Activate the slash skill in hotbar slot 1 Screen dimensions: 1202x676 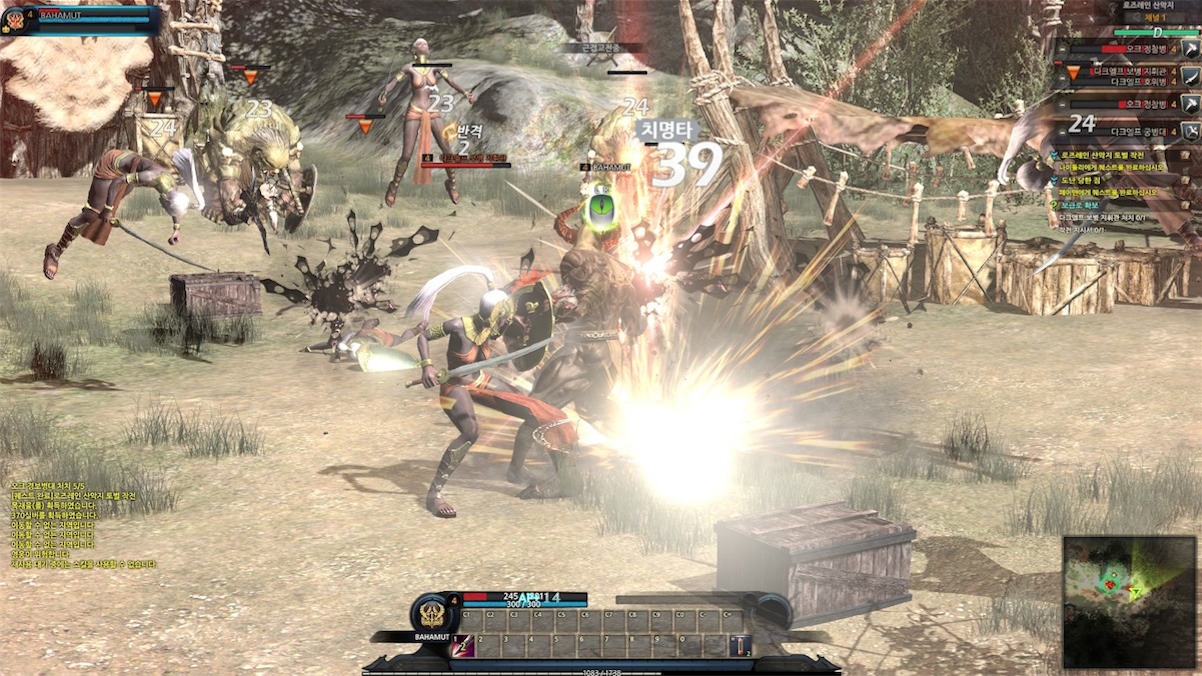point(465,646)
